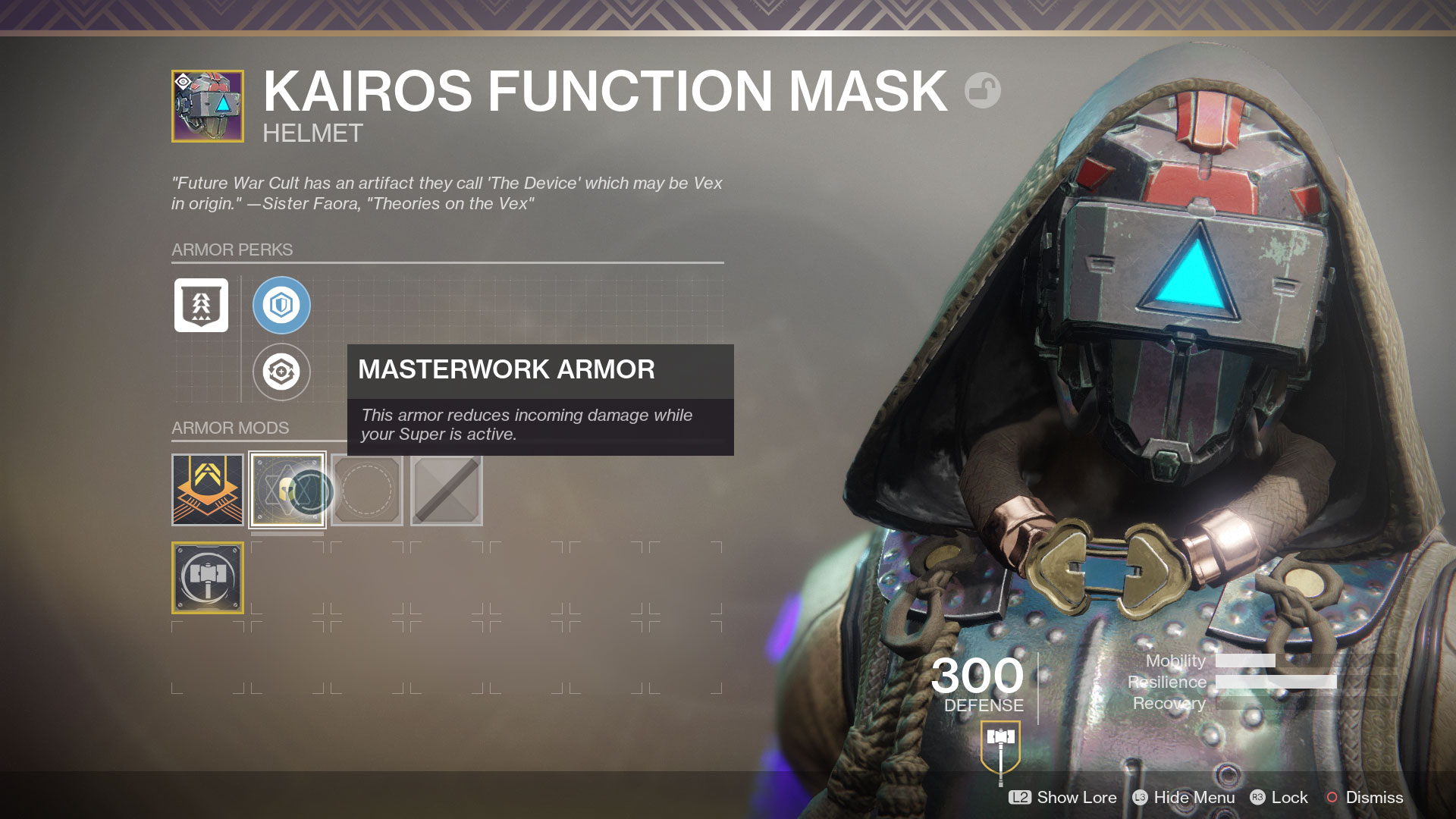Show Lore for this helmet
This screenshot has height=819, width=1456.
tap(1063, 797)
